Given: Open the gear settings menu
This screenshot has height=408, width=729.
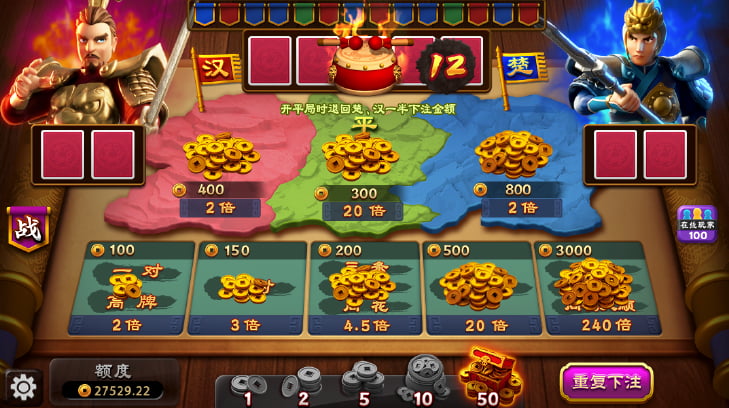Looking at the screenshot, I should coord(24,386).
